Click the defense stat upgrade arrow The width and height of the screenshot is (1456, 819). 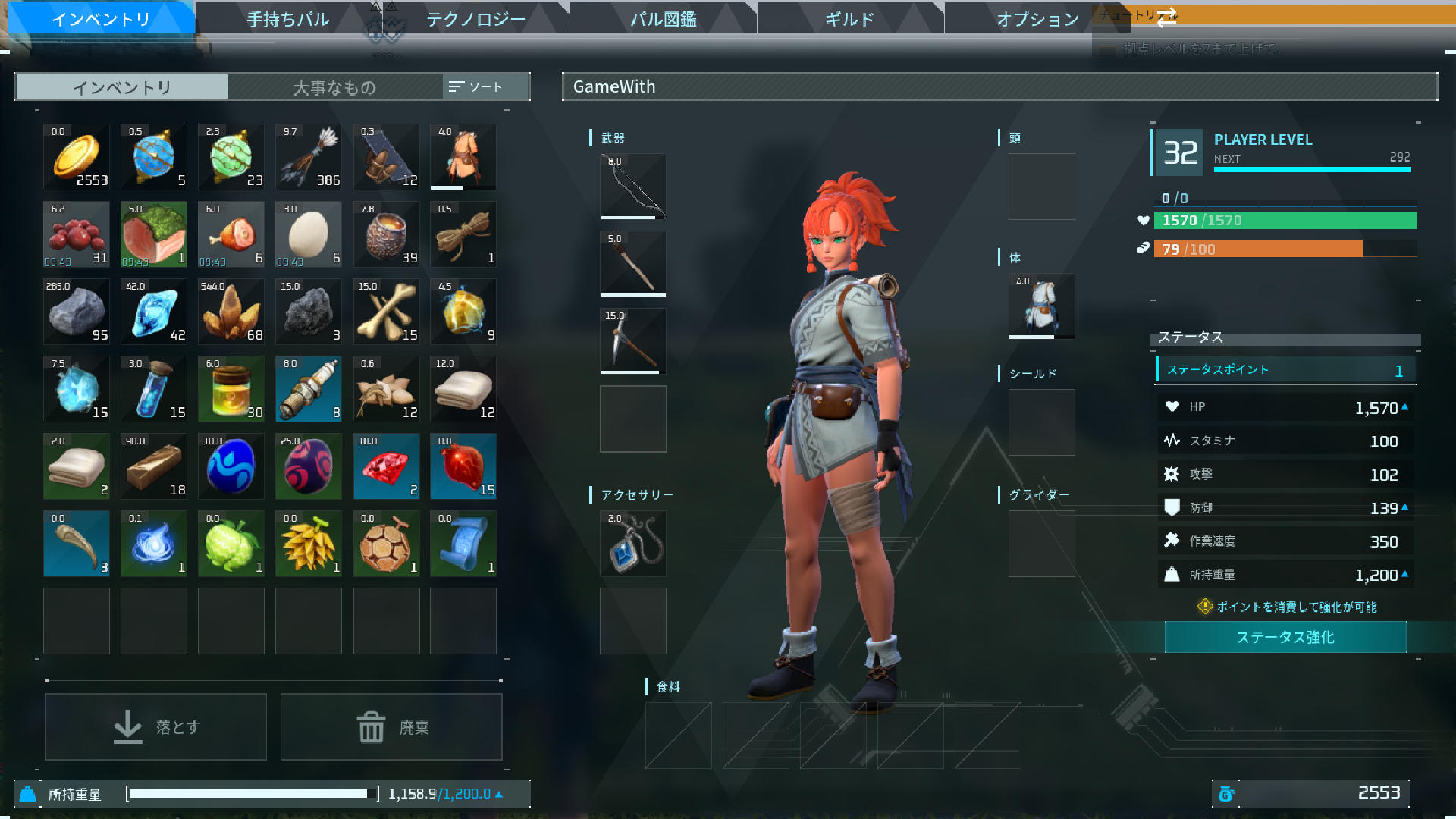(x=1407, y=507)
